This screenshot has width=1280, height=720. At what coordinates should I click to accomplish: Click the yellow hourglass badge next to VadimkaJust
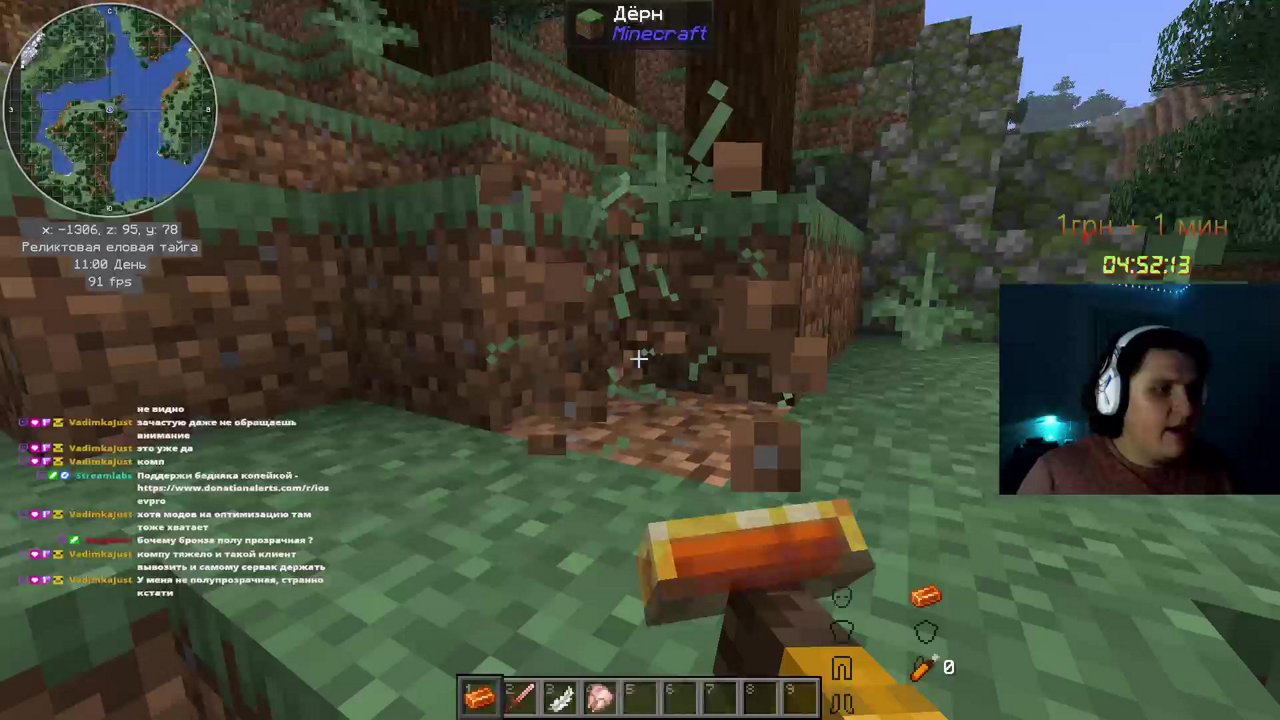pyautogui.click(x=57, y=422)
